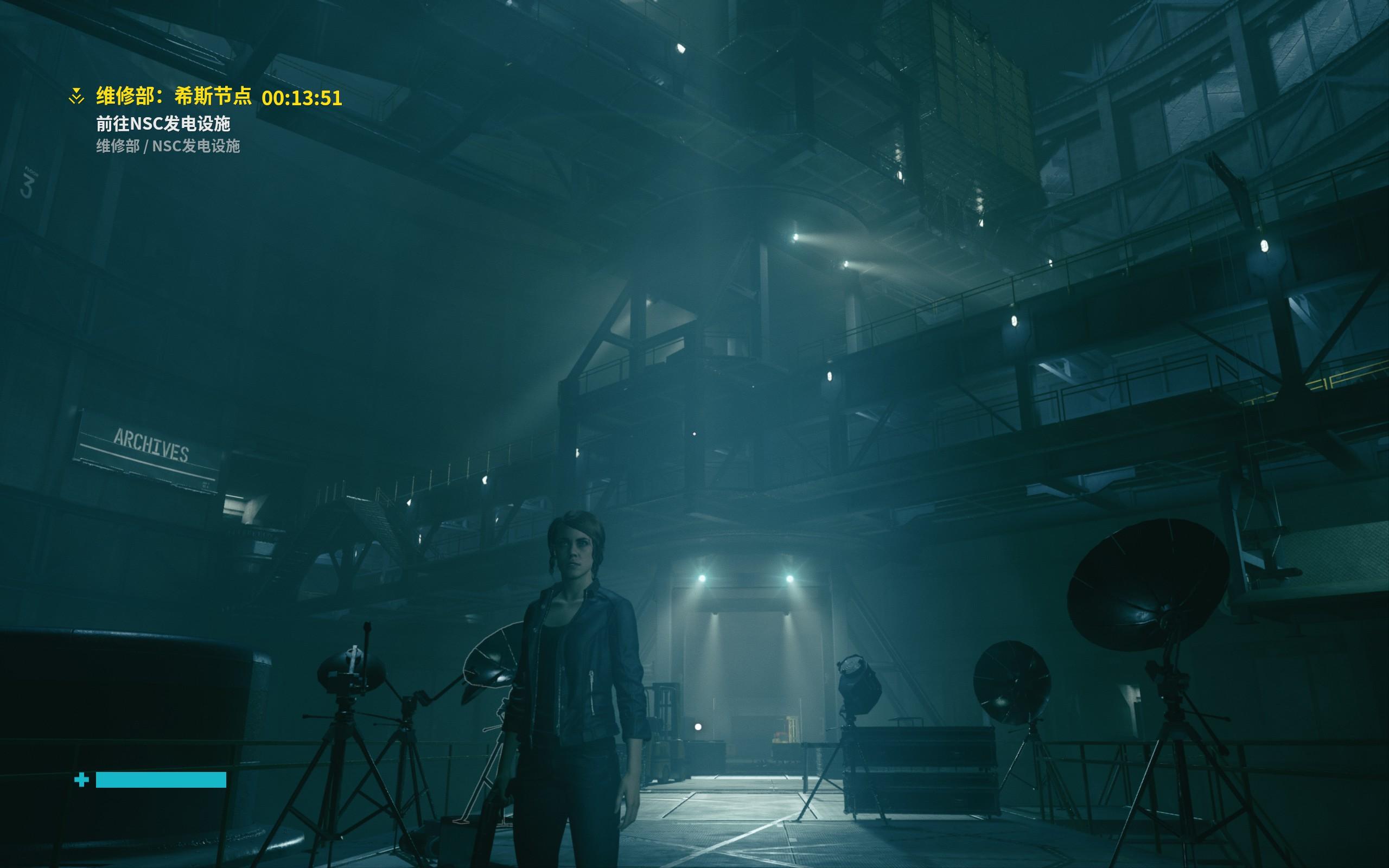Click the yellow chevron mission icon
Image resolution: width=1389 pixels, height=868 pixels.
click(x=77, y=97)
